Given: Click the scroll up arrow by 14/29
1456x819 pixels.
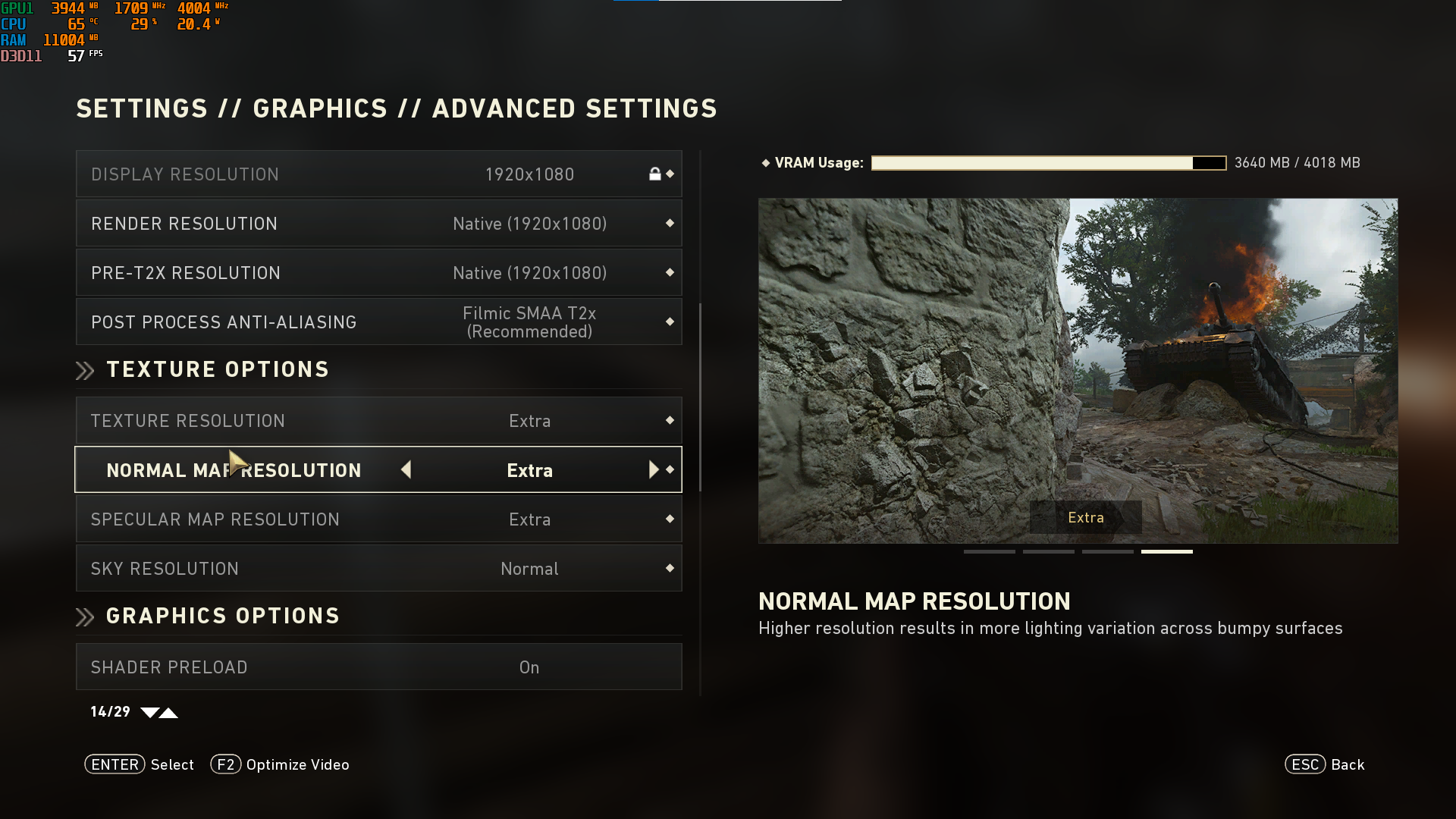Looking at the screenshot, I should (x=169, y=713).
